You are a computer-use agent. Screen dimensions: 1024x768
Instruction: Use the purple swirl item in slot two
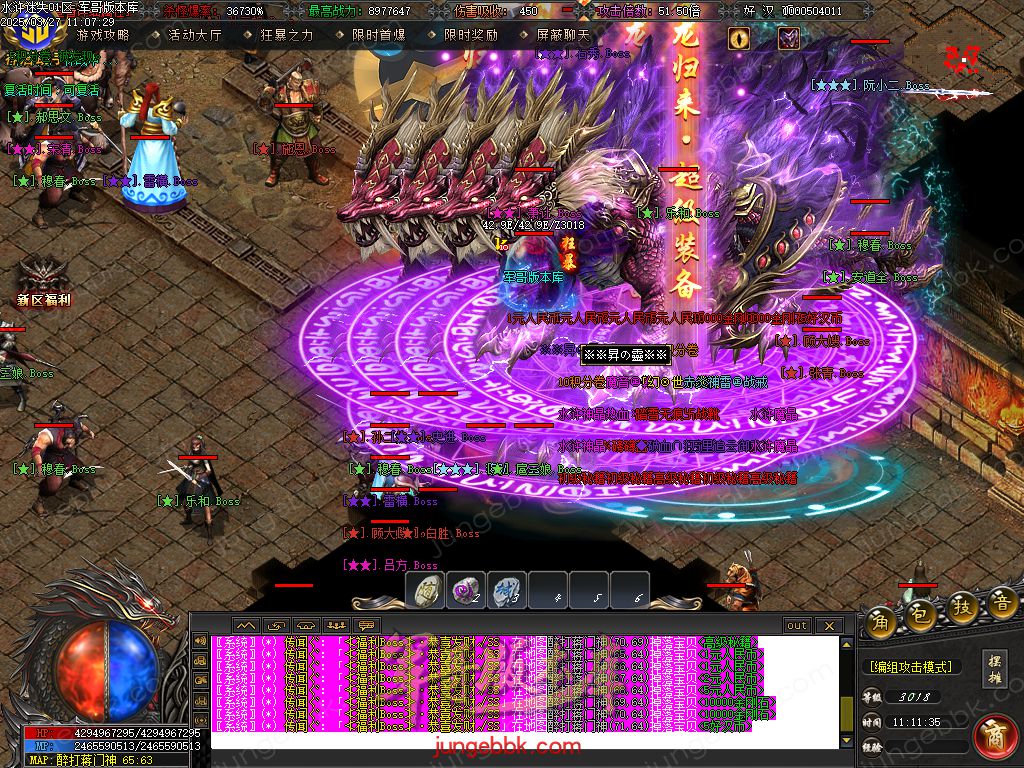465,589
